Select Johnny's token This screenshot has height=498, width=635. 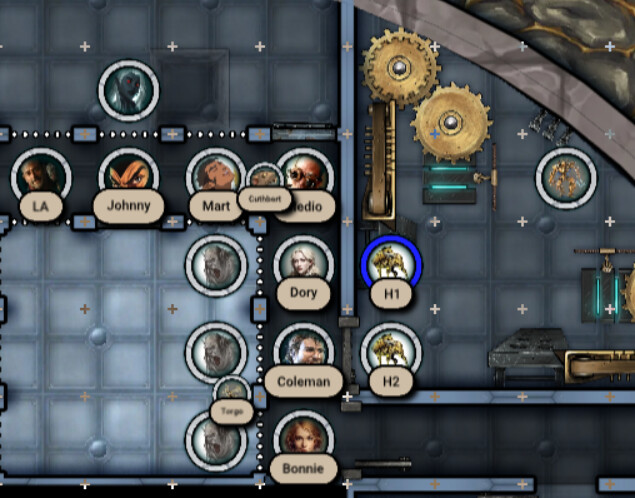tap(128, 177)
